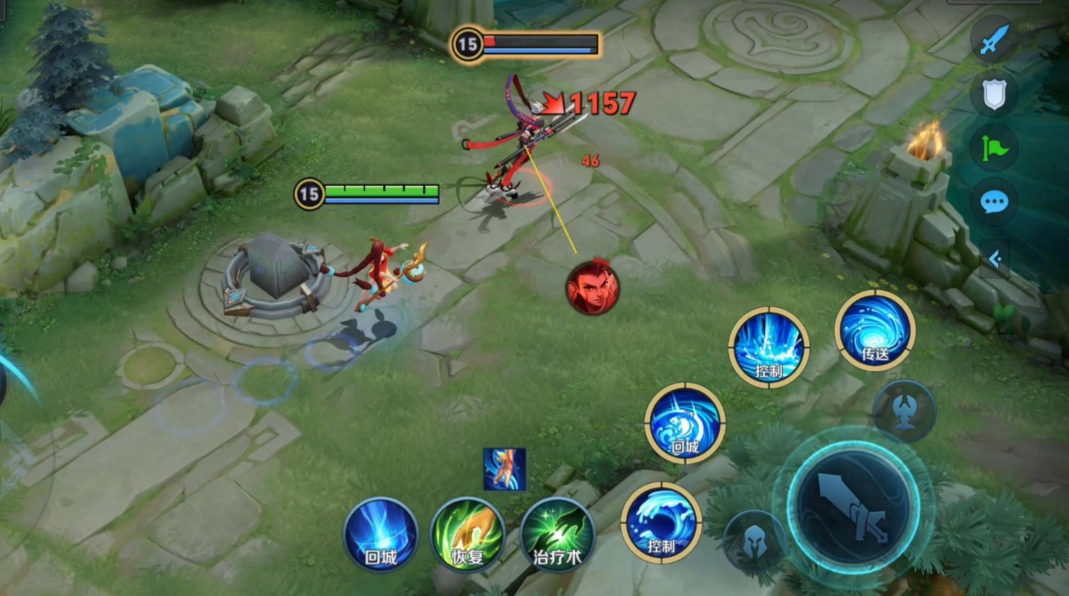The width and height of the screenshot is (1069, 596).
Task: Cast the 传送 whirlpool skill
Action: (875, 329)
